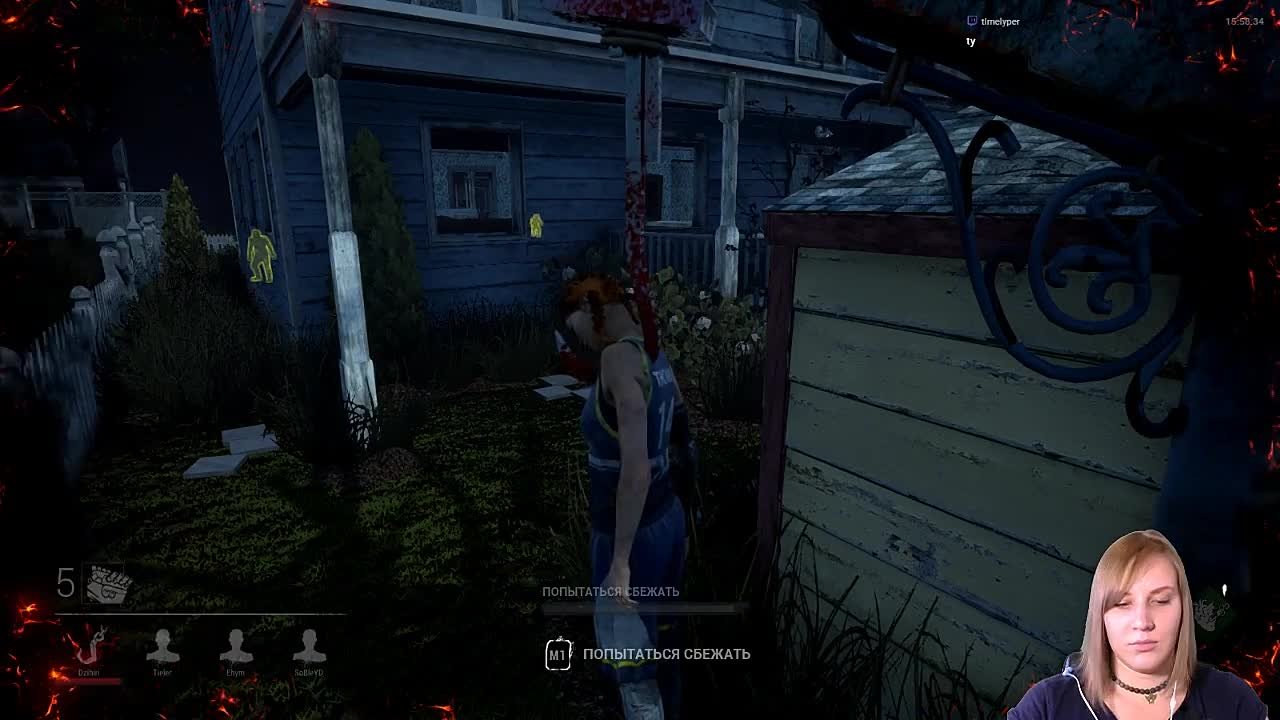This screenshot has width=1280, height=720.
Task: Click Dzihin's red hook status icon
Action: pyautogui.click(x=91, y=649)
